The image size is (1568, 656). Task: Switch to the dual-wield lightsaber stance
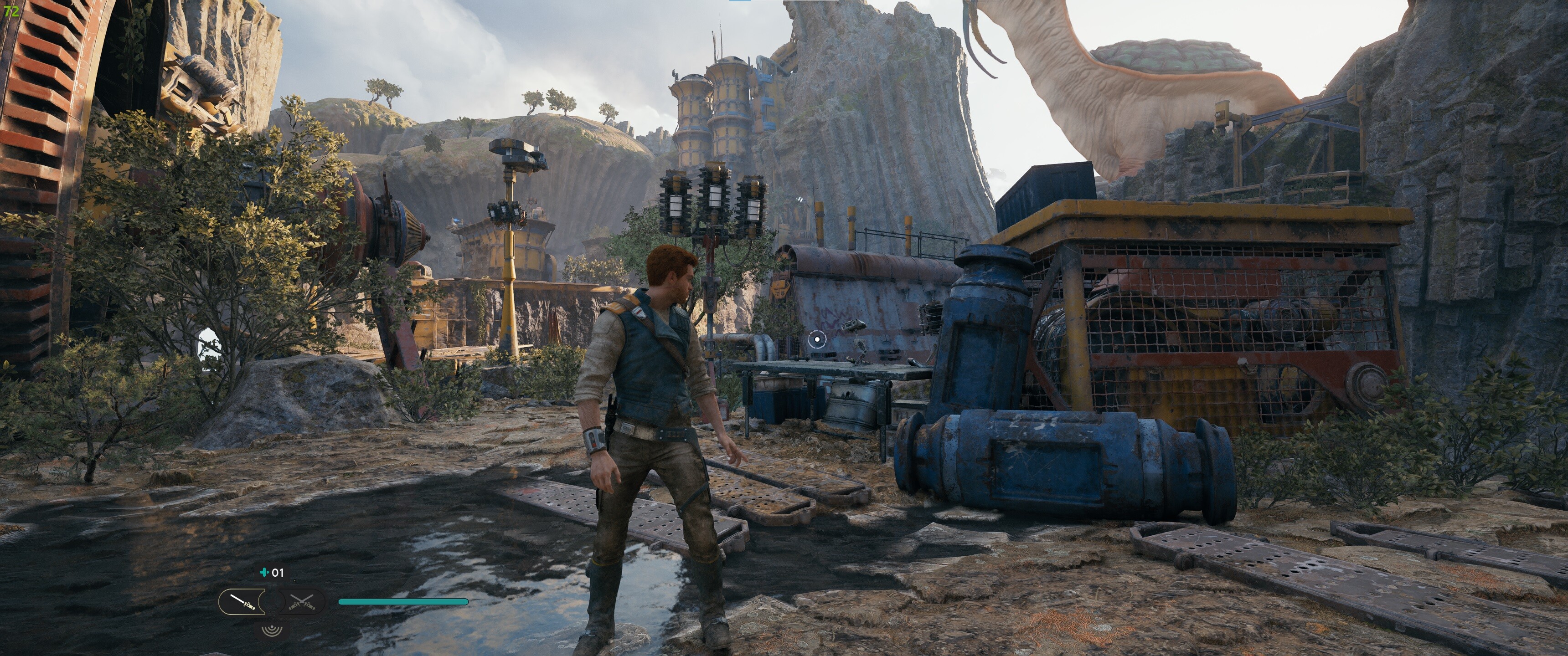[303, 602]
